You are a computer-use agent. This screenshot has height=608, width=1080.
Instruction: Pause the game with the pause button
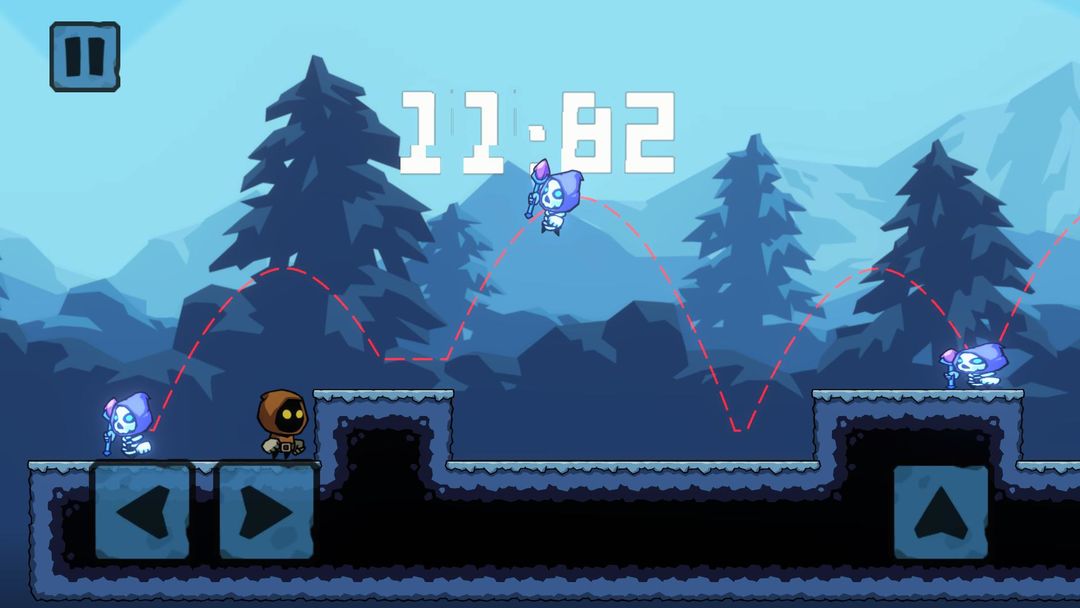(84, 57)
